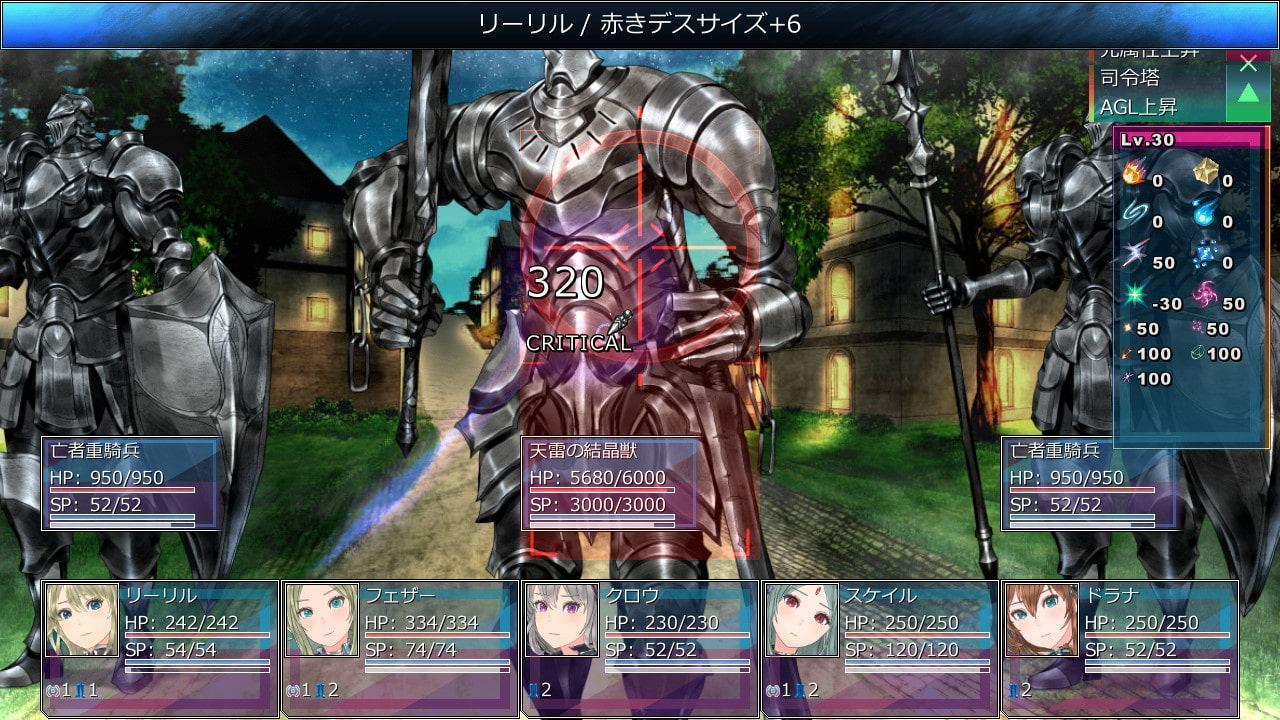This screenshot has width=1280, height=720.
Task: Click the fire resistance icon
Action: (x=1135, y=174)
